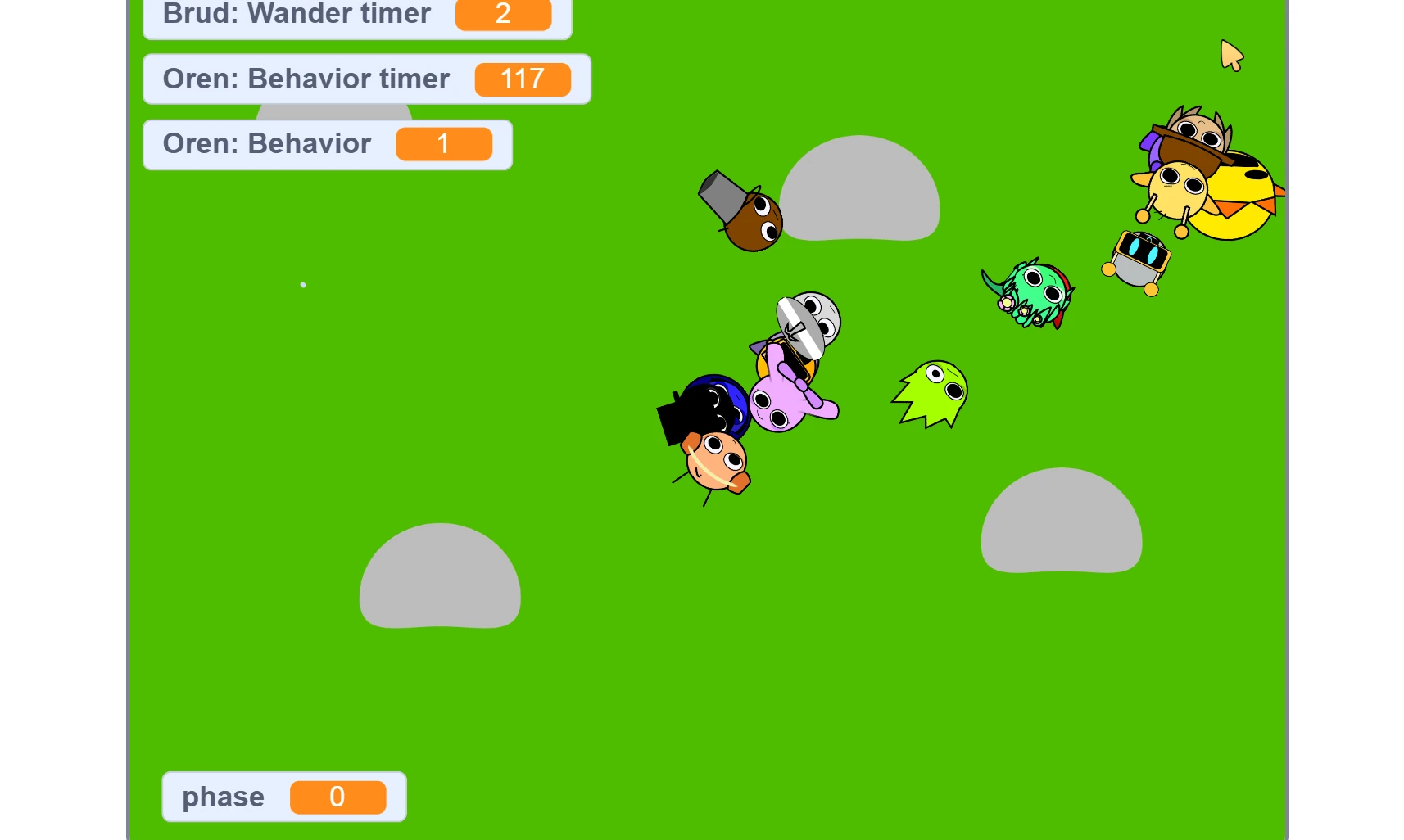This screenshot has width=1404, height=840.
Task: Click the tiny white dot on the grass
Action: [303, 284]
